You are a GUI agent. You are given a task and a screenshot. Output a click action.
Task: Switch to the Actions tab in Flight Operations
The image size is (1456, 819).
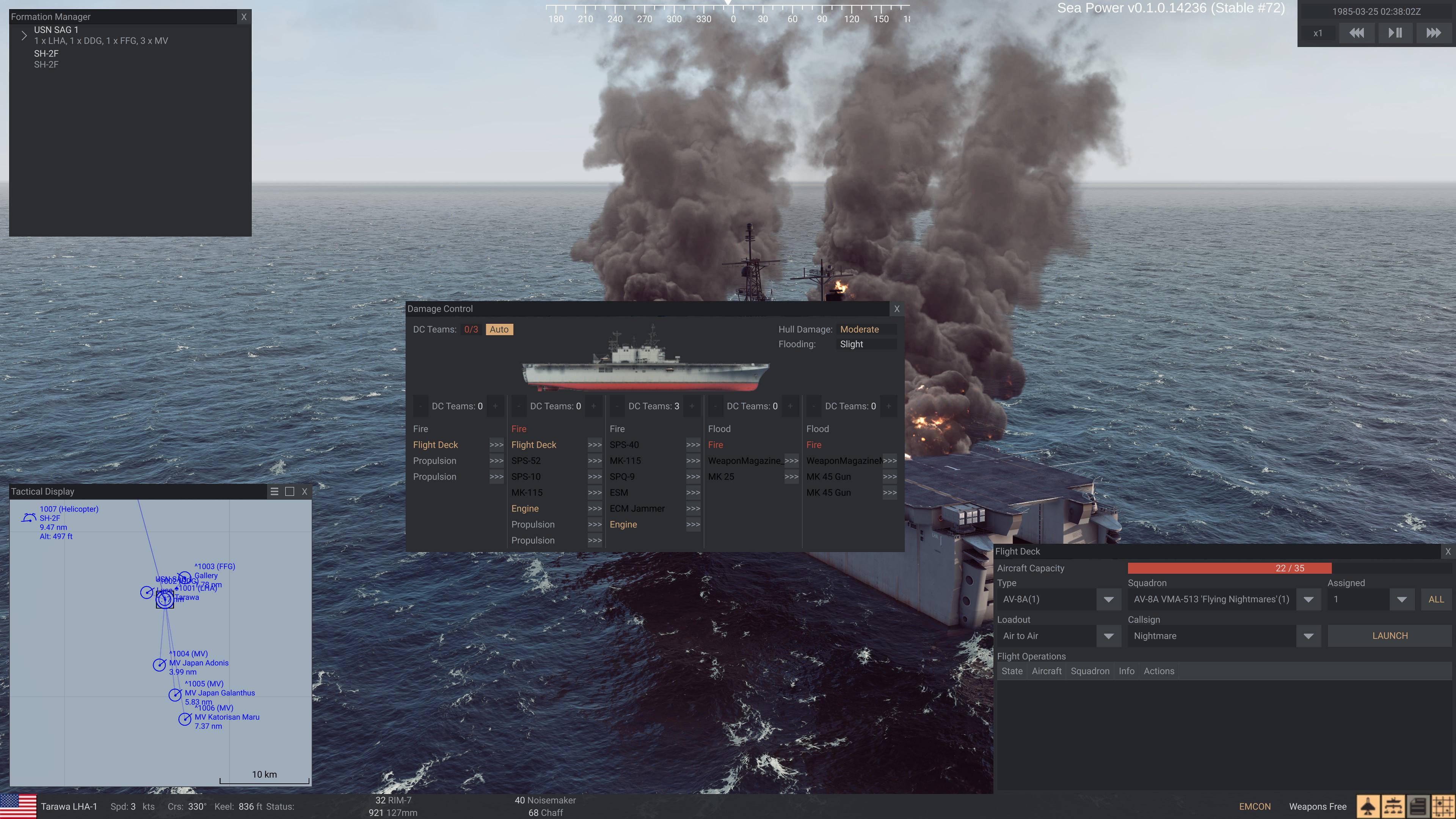(x=1159, y=671)
